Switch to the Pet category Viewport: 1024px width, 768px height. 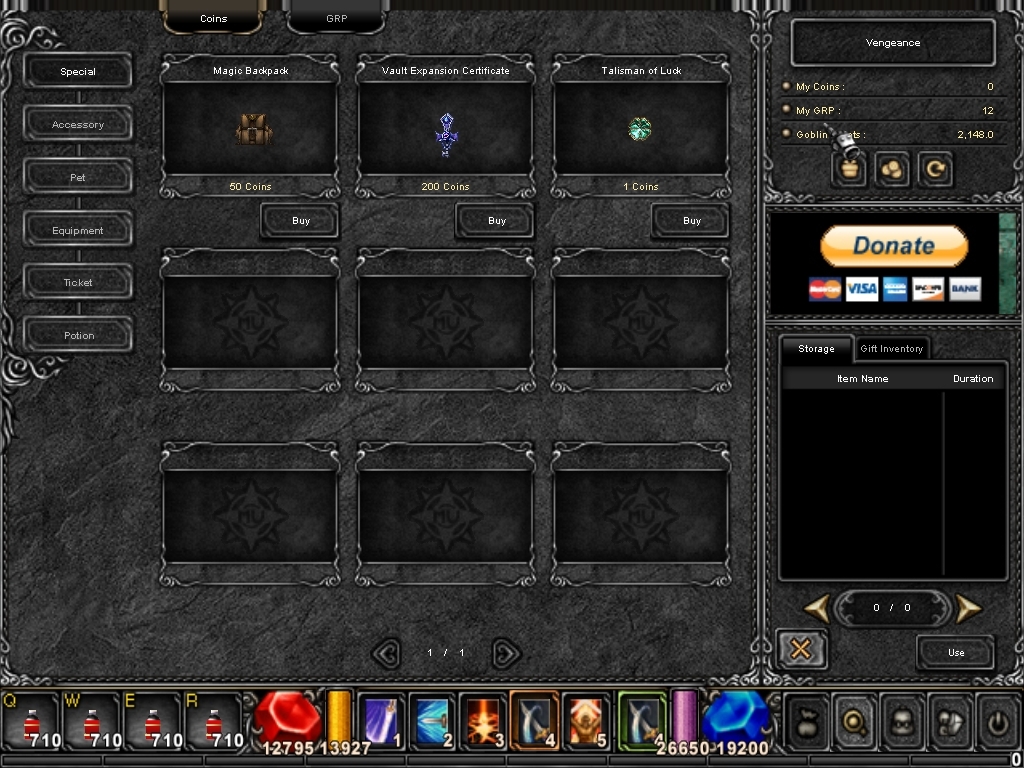click(x=78, y=178)
